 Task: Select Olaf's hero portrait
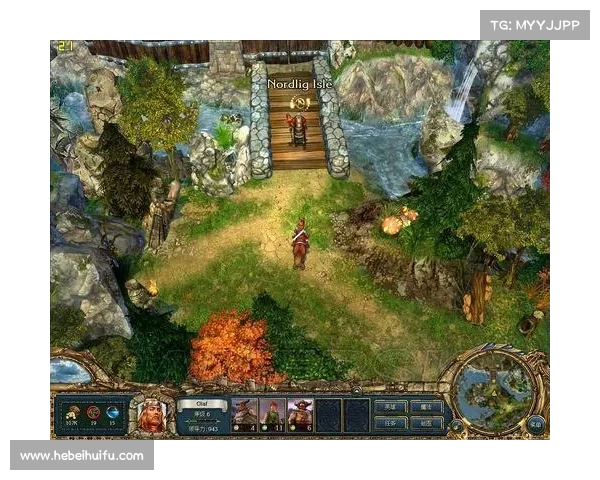[152, 415]
